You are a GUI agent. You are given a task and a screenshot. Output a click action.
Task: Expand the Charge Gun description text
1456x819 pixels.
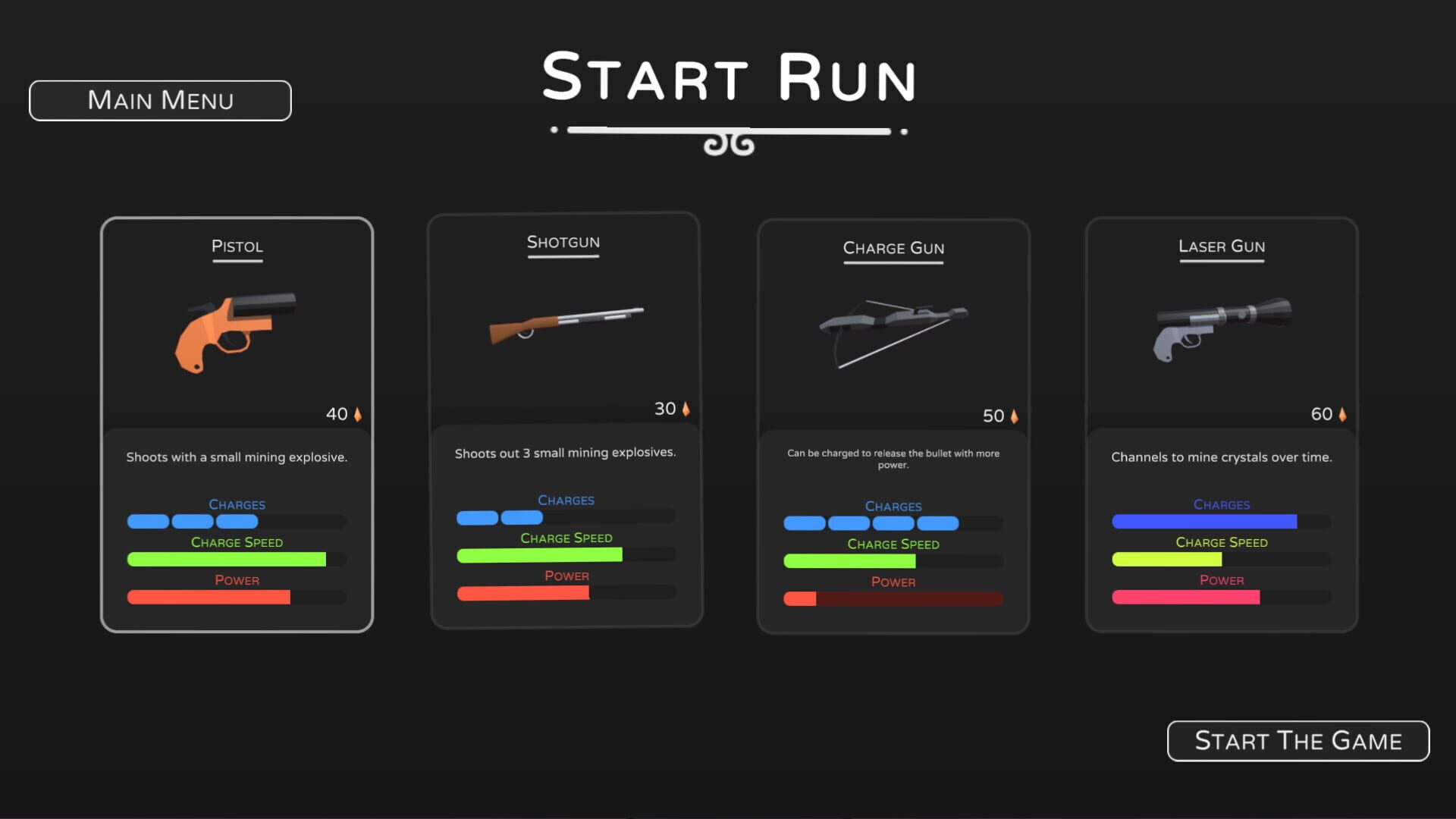click(x=893, y=459)
